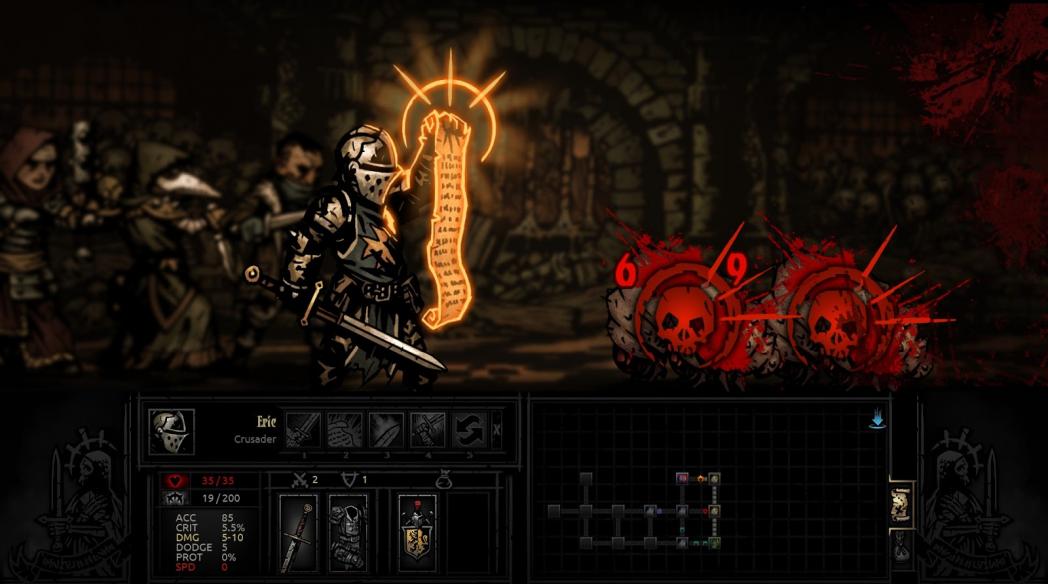
Task: Inspect the equipped longsword weapon slot
Action: tap(298, 533)
